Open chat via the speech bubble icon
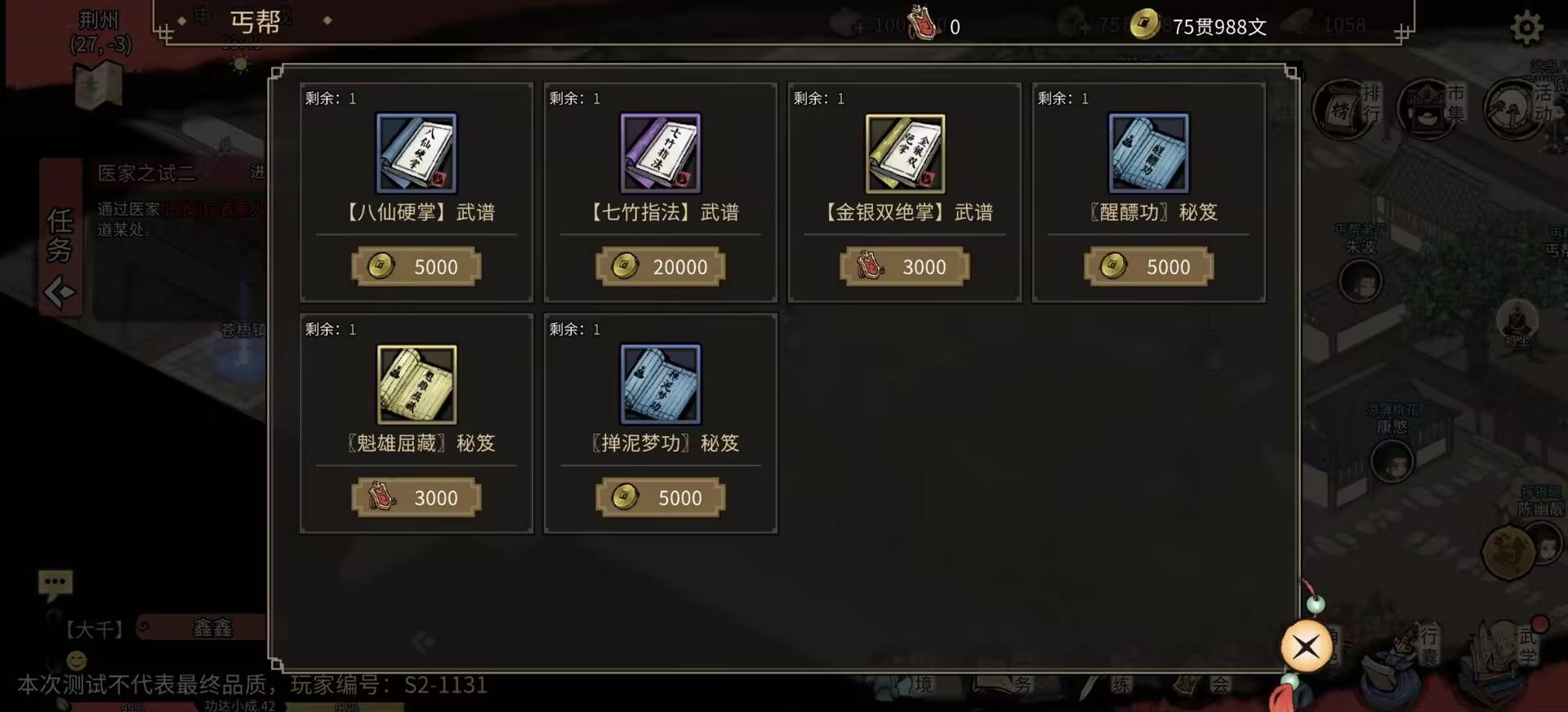The width and height of the screenshot is (1568, 712). click(x=55, y=581)
